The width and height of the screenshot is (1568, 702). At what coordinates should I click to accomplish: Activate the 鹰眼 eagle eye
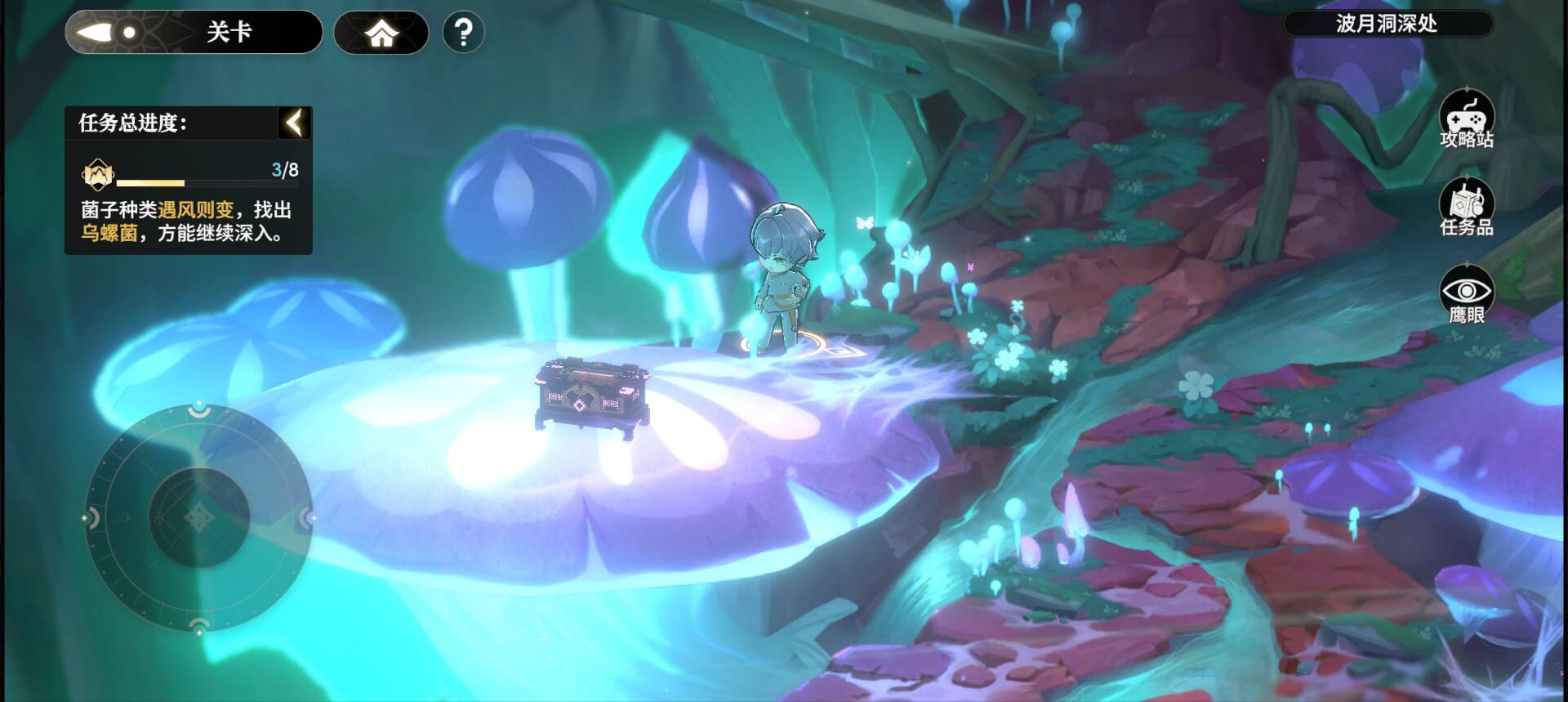tap(1467, 295)
